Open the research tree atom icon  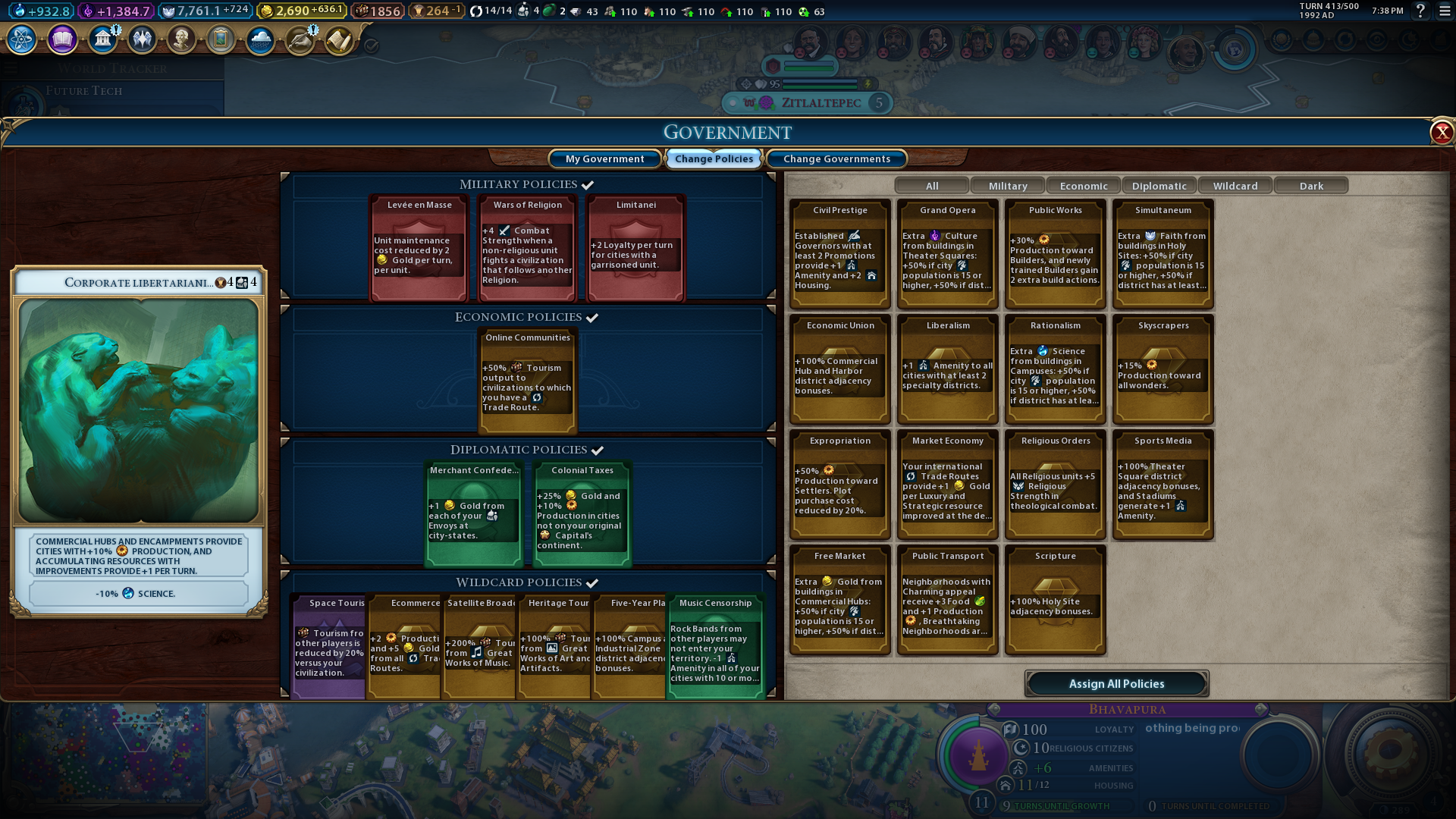[x=22, y=39]
